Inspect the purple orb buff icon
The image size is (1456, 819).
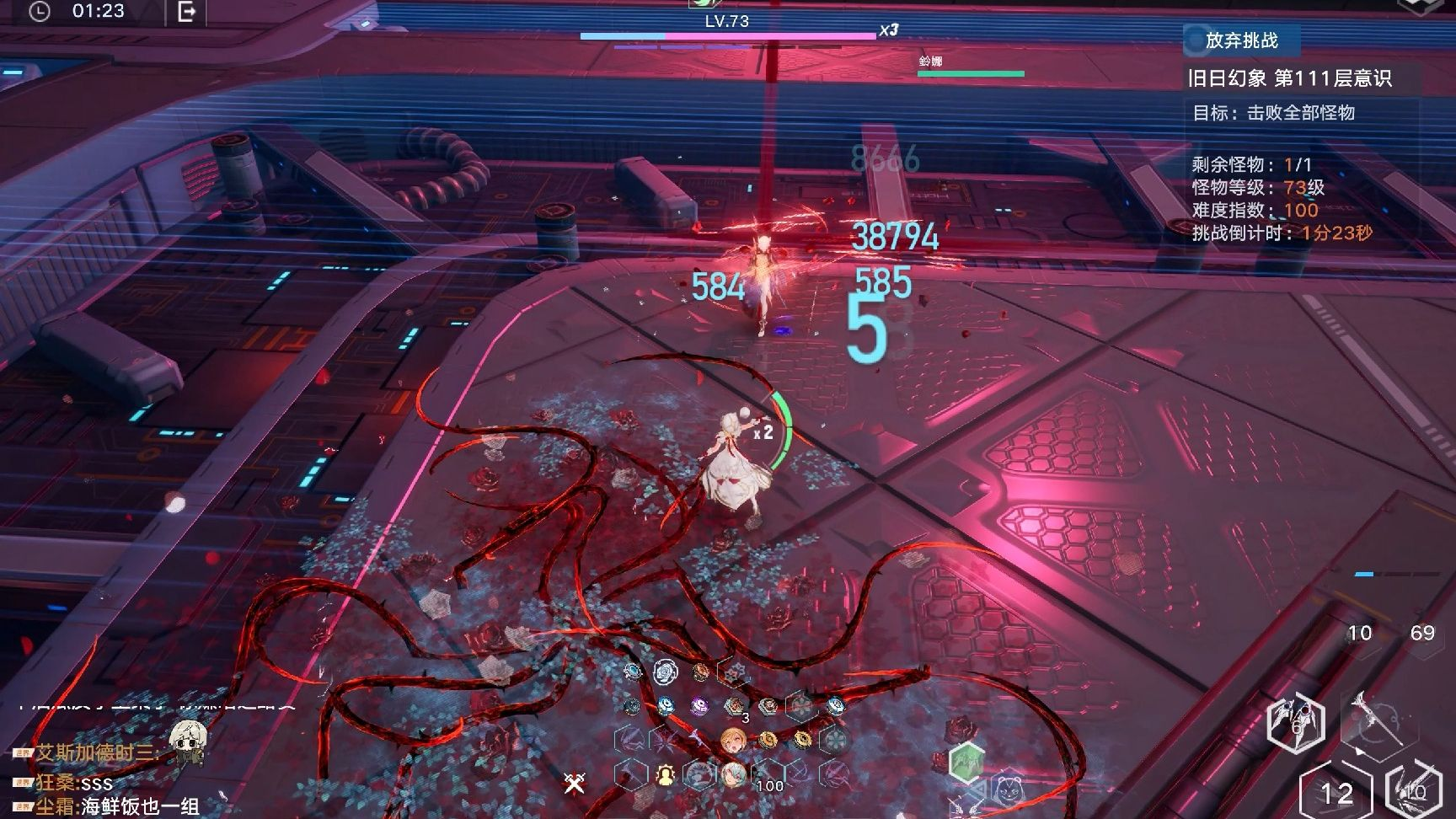pos(699,706)
